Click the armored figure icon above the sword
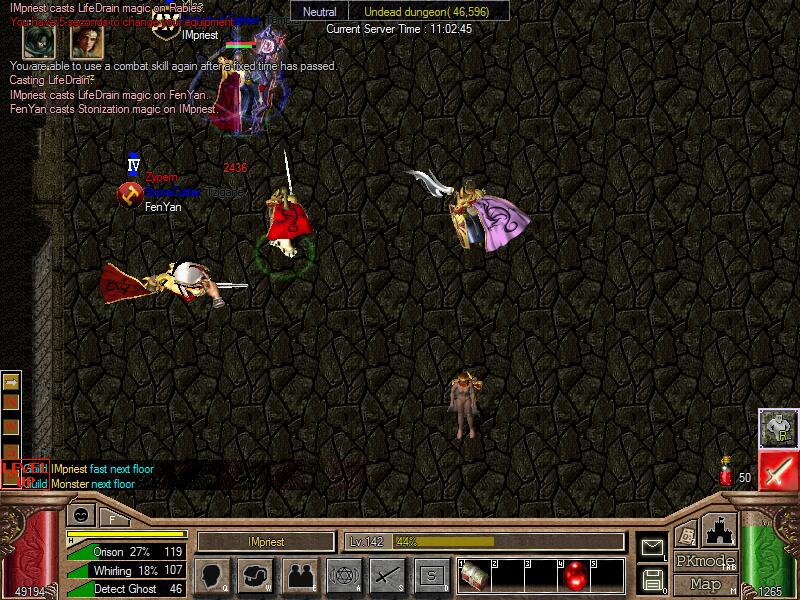Image resolution: width=800 pixels, height=600 pixels. 777,428
